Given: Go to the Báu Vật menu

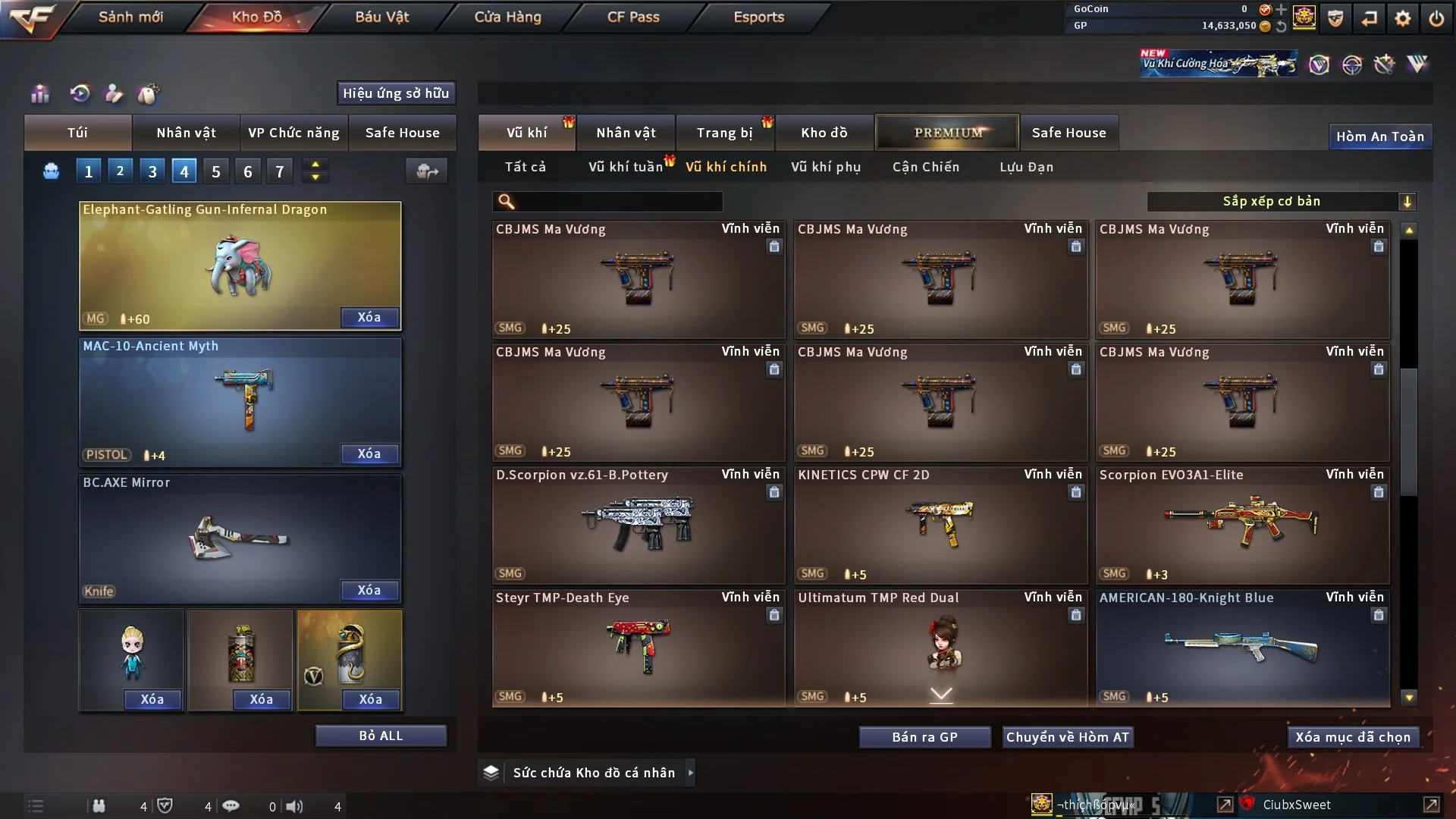Looking at the screenshot, I should 381,17.
